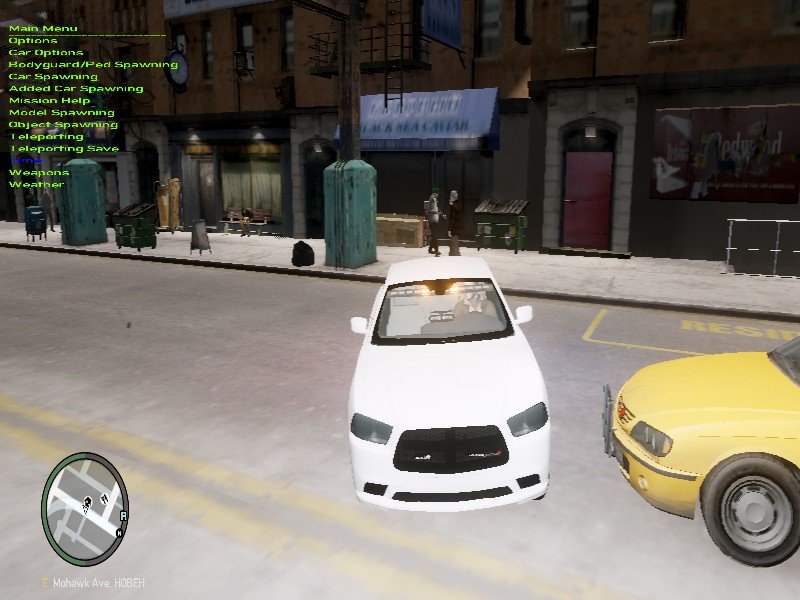Select Mission Help
Viewport: 800px width, 600px height.
[x=49, y=100]
